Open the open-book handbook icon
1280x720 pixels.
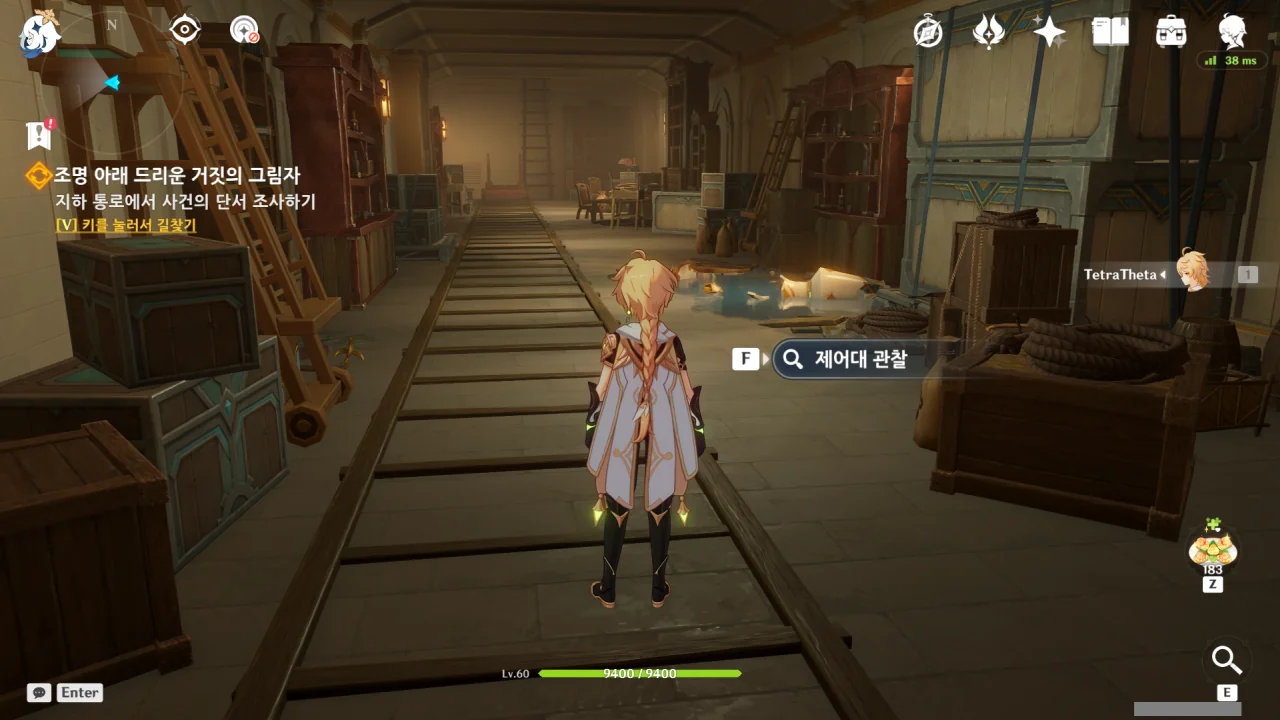point(1110,32)
